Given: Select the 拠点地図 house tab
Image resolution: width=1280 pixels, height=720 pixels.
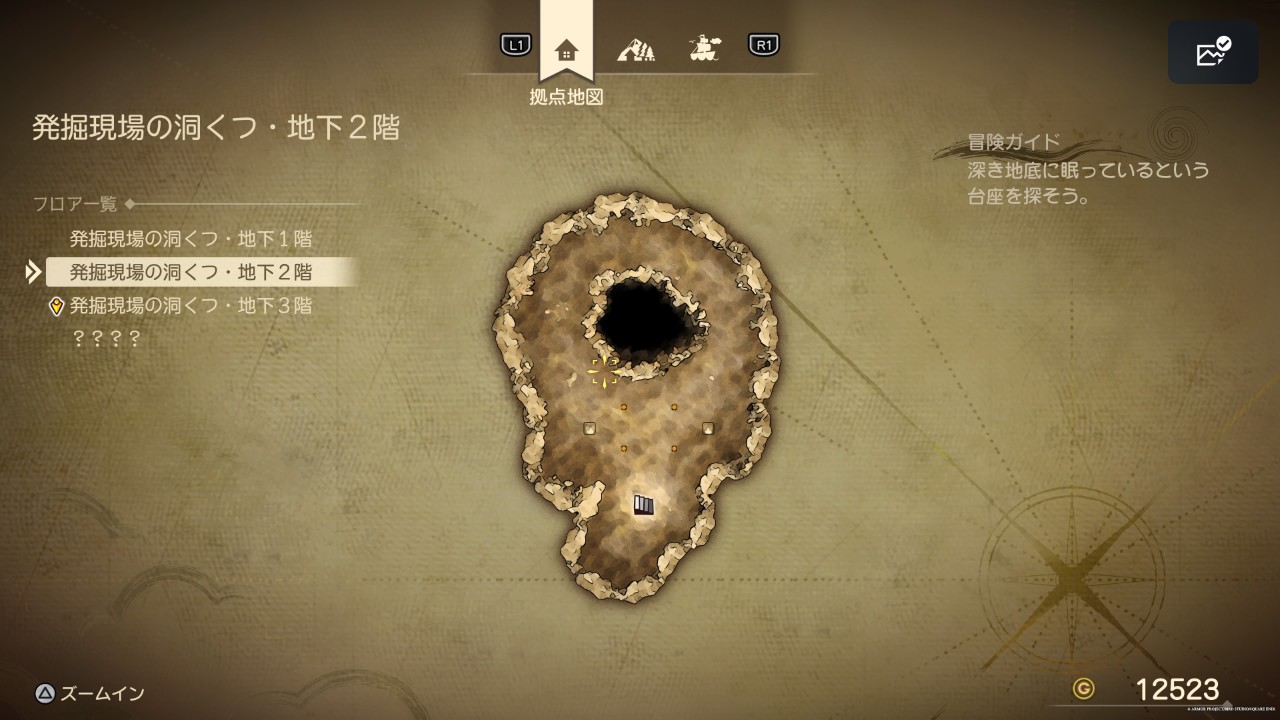Looking at the screenshot, I should 566,49.
